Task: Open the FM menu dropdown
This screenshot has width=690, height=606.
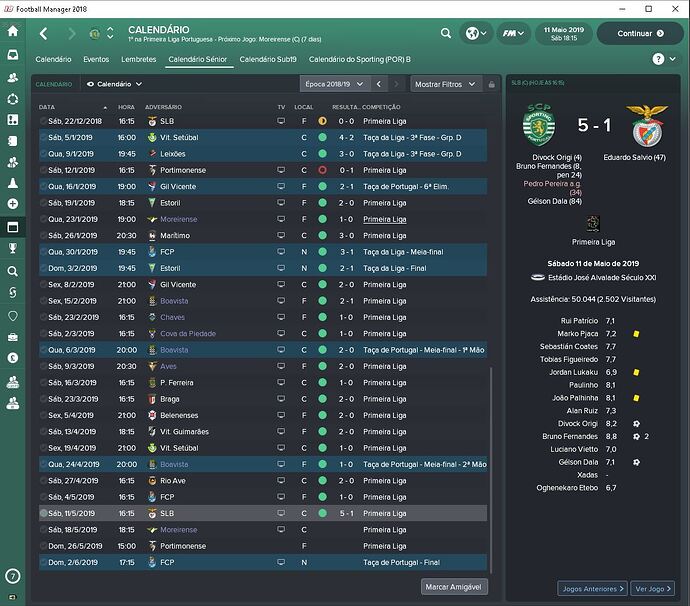Action: point(515,33)
